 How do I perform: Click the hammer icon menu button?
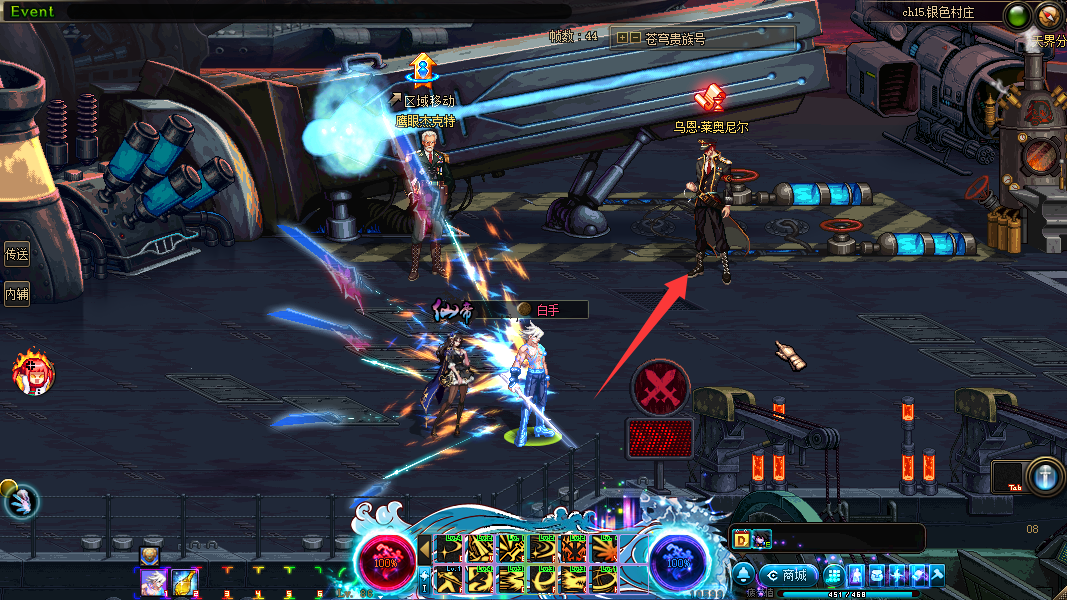click(936, 575)
